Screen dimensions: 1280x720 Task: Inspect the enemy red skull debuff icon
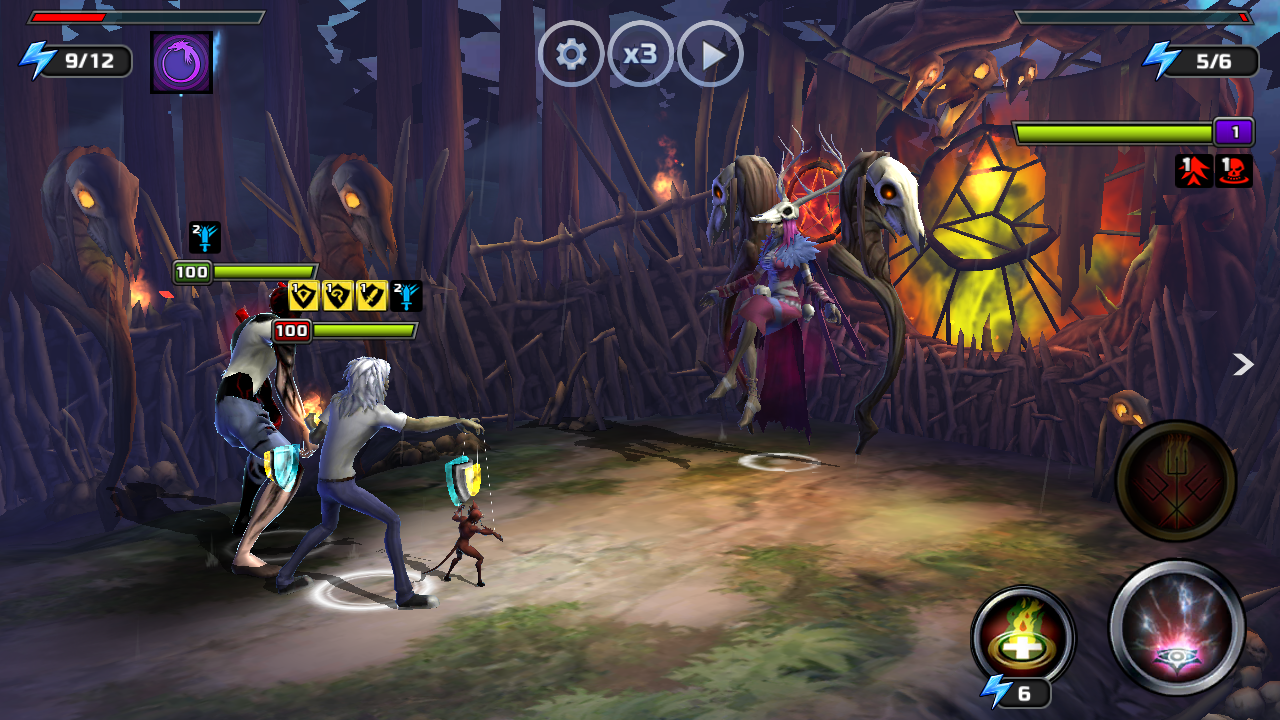tap(1234, 171)
